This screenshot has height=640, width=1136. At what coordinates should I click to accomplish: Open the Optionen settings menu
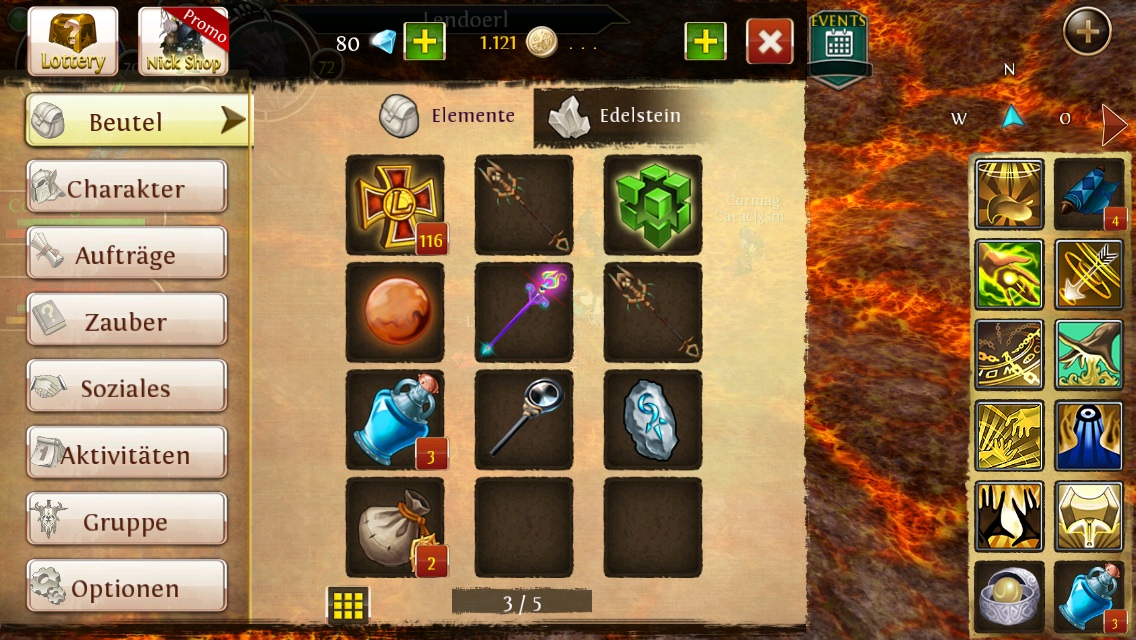(x=126, y=588)
